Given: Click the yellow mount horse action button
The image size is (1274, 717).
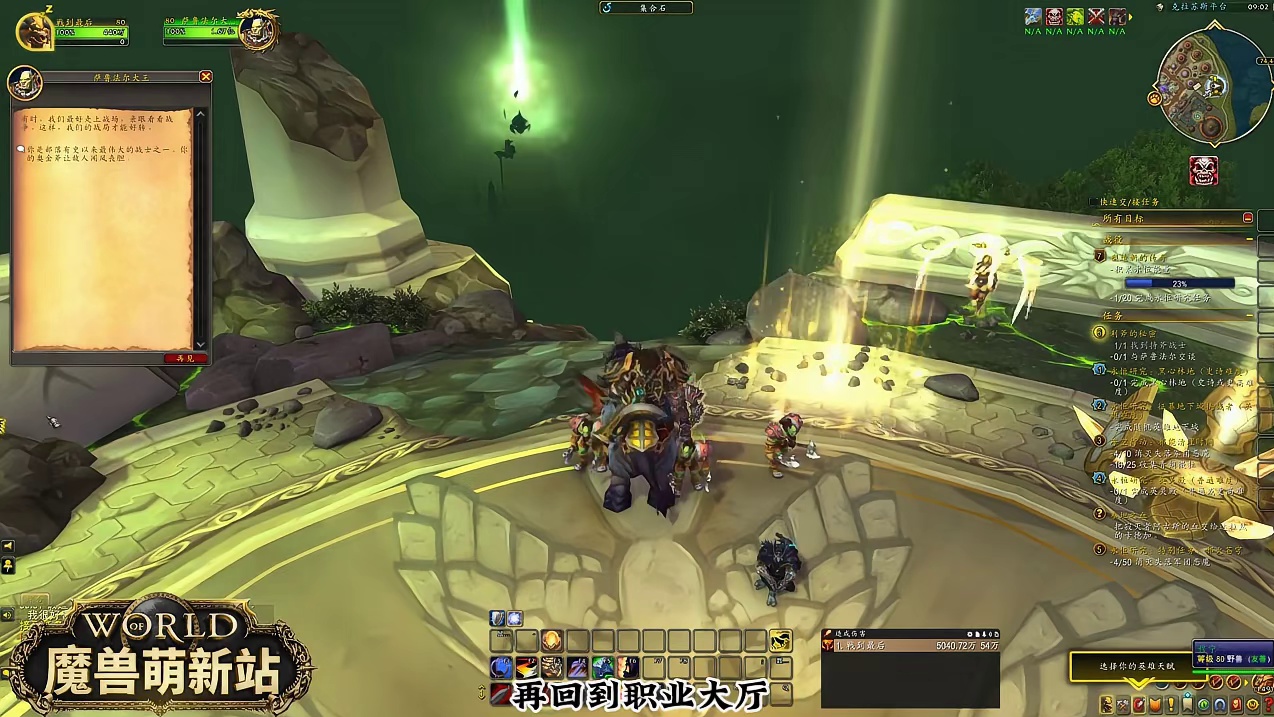Looking at the screenshot, I should pyautogui.click(x=780, y=641).
